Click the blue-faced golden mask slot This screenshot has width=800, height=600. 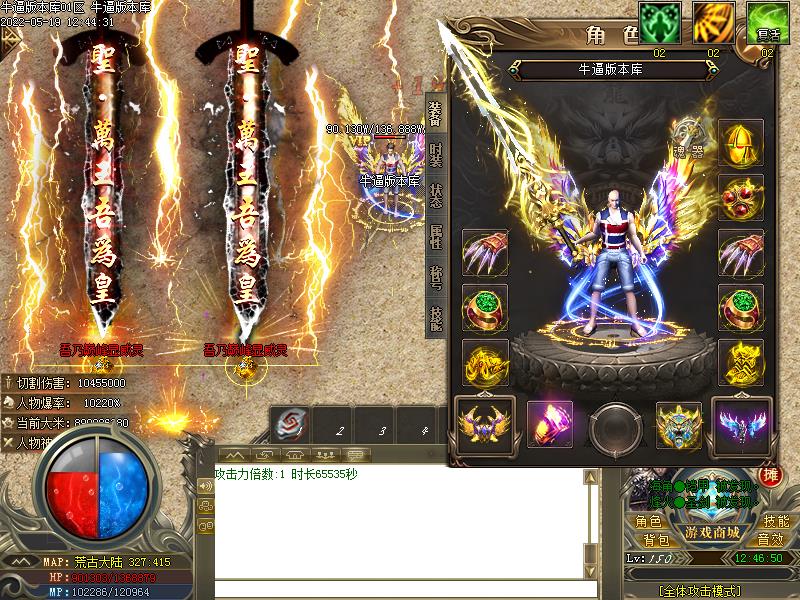click(679, 424)
